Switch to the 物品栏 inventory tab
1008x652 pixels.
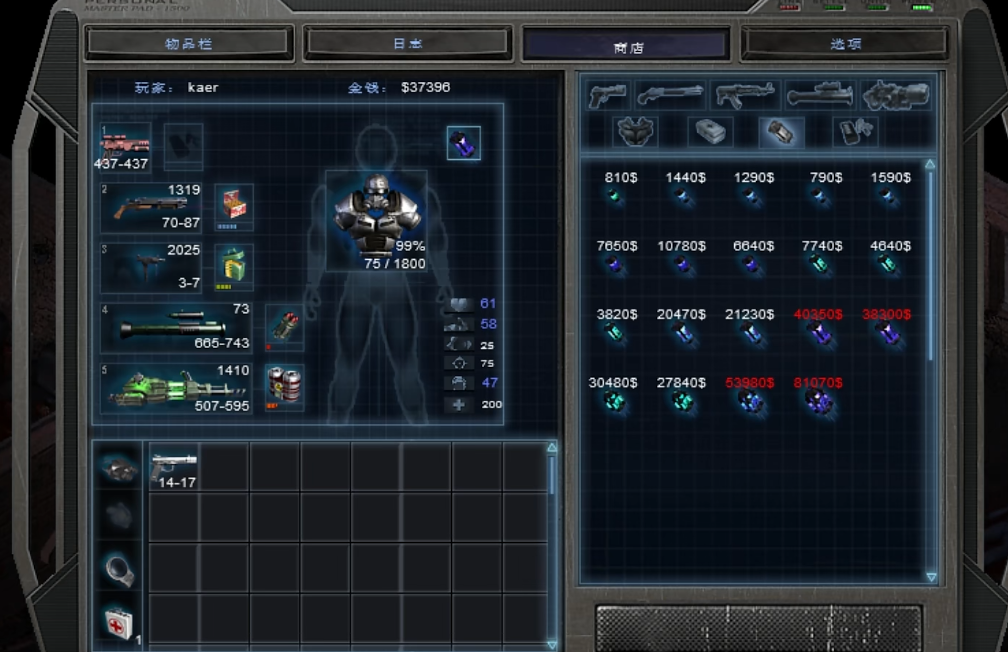189,44
